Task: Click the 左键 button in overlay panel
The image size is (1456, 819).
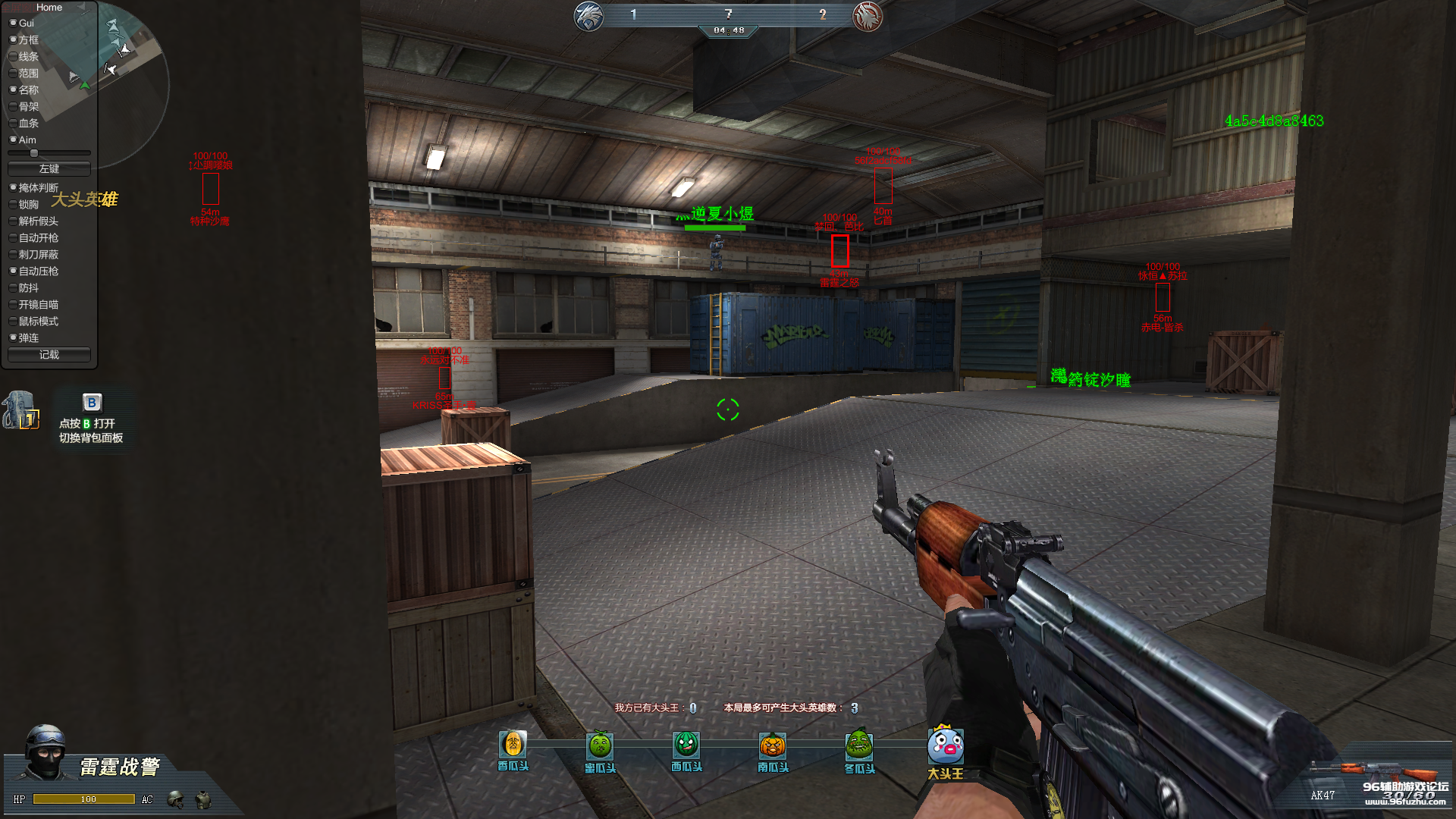Action: tap(49, 168)
